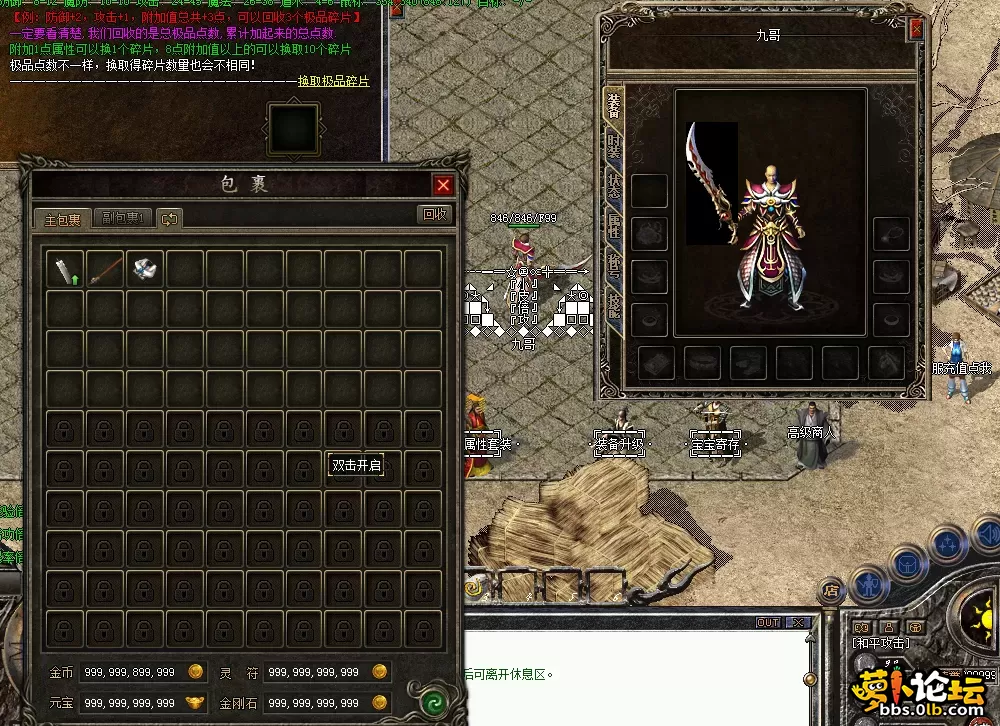Select the scroll item with green arrow
The height and width of the screenshot is (726, 1000).
[x=65, y=269]
